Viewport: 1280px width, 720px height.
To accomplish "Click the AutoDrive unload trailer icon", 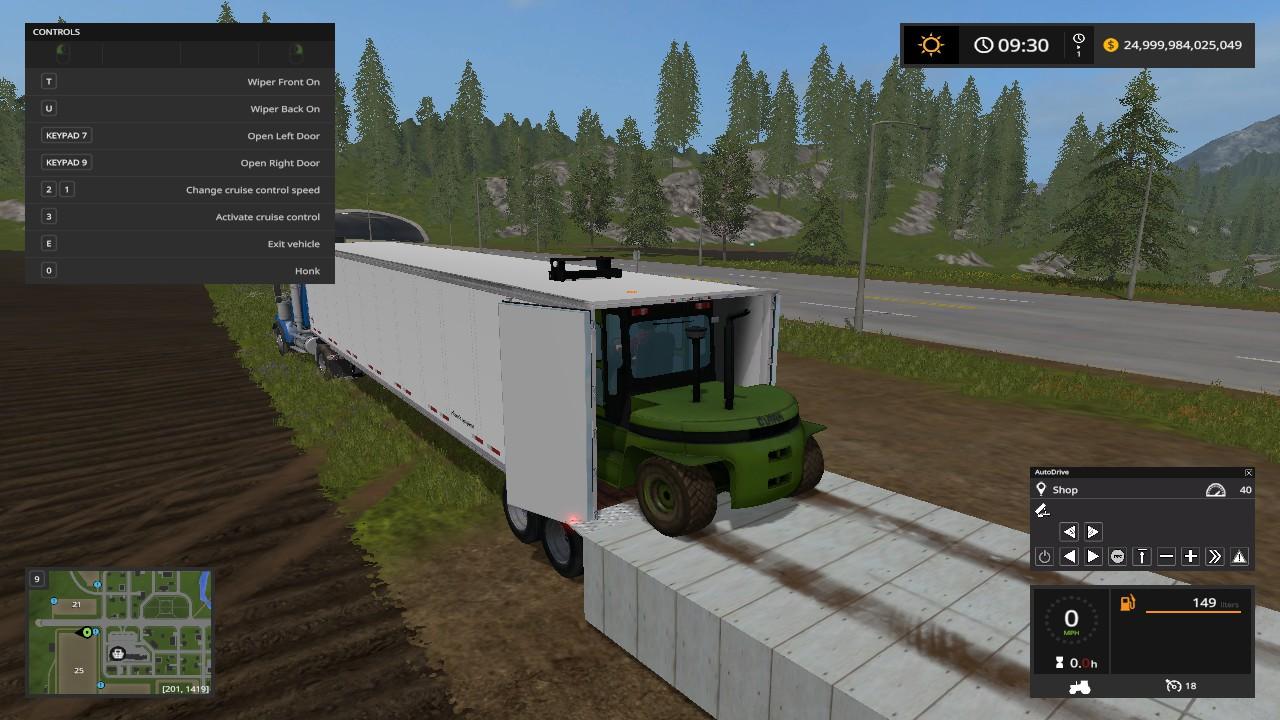I will (1042, 511).
